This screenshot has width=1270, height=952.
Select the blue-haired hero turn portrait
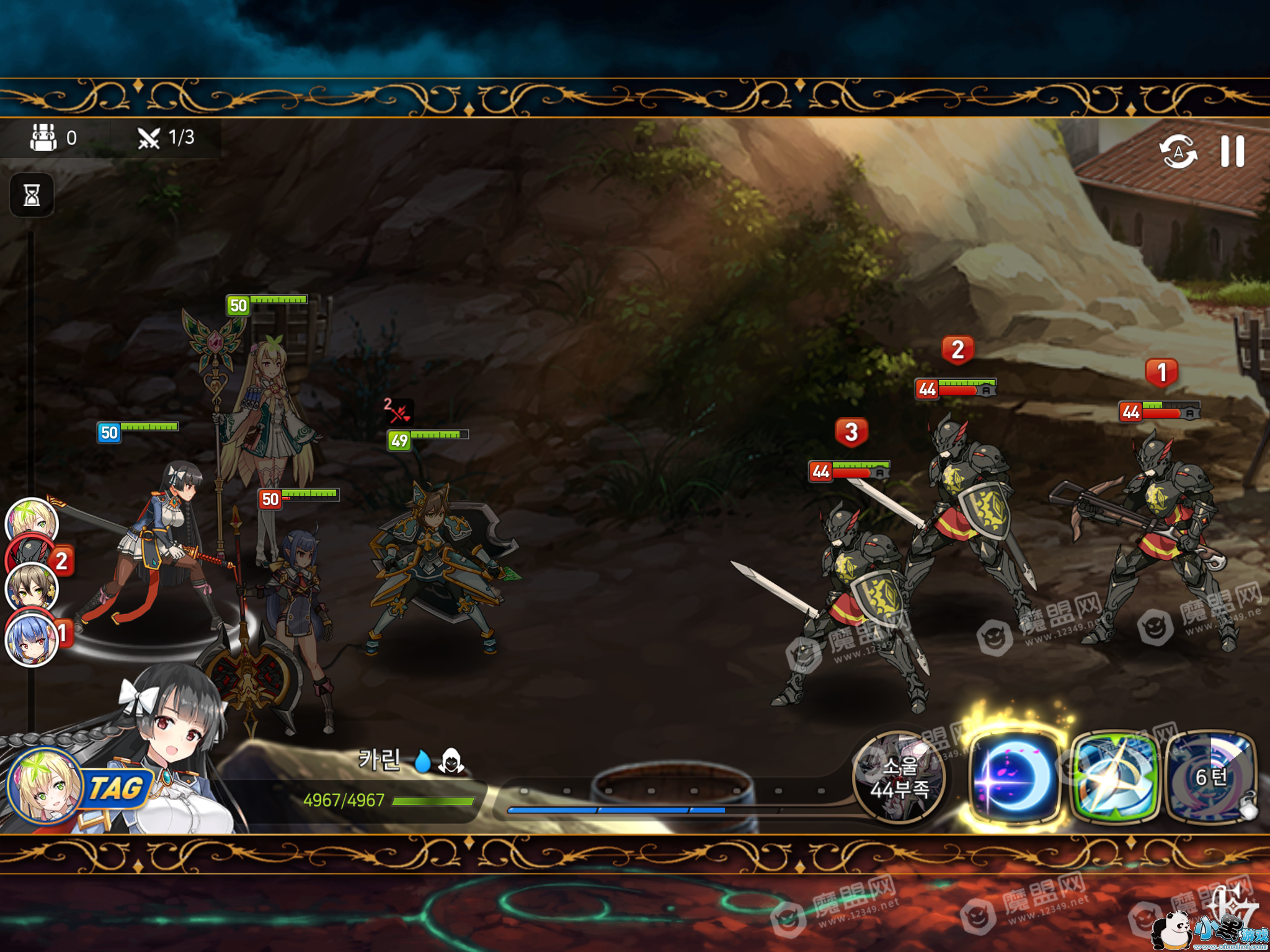click(x=31, y=640)
